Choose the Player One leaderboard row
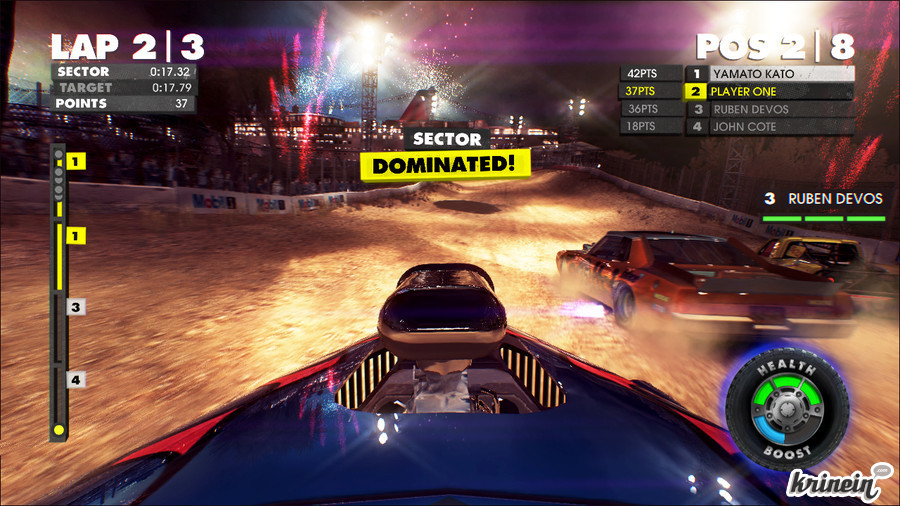900x506 pixels. click(x=768, y=91)
